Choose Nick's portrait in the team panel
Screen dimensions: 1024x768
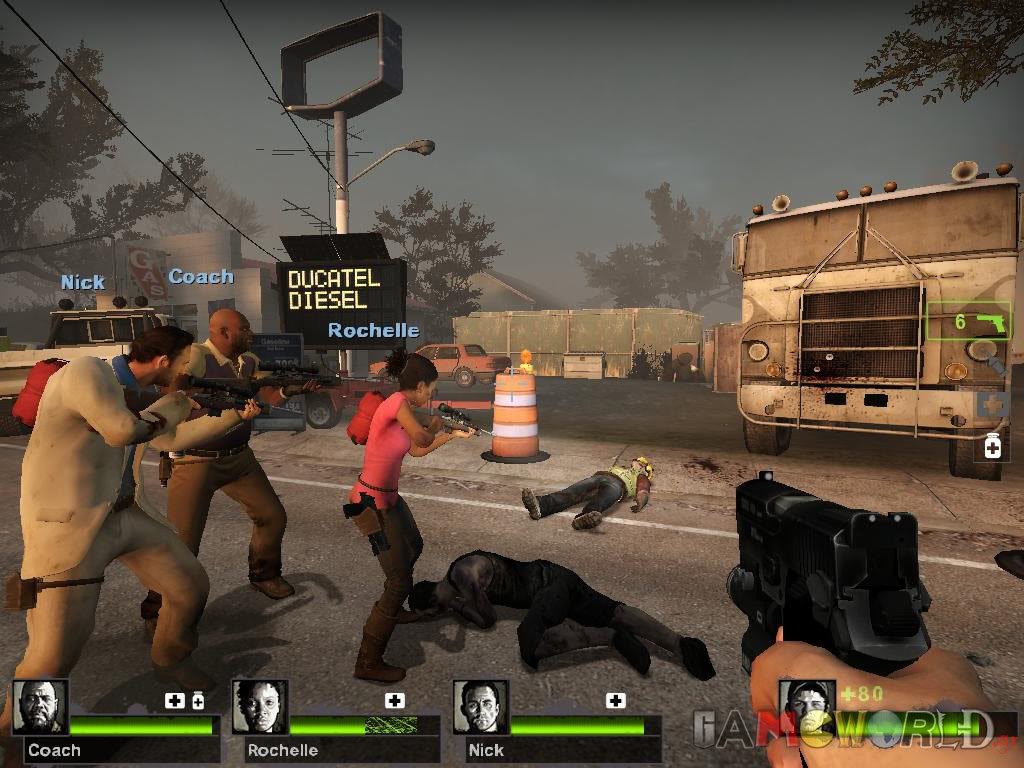[480, 707]
